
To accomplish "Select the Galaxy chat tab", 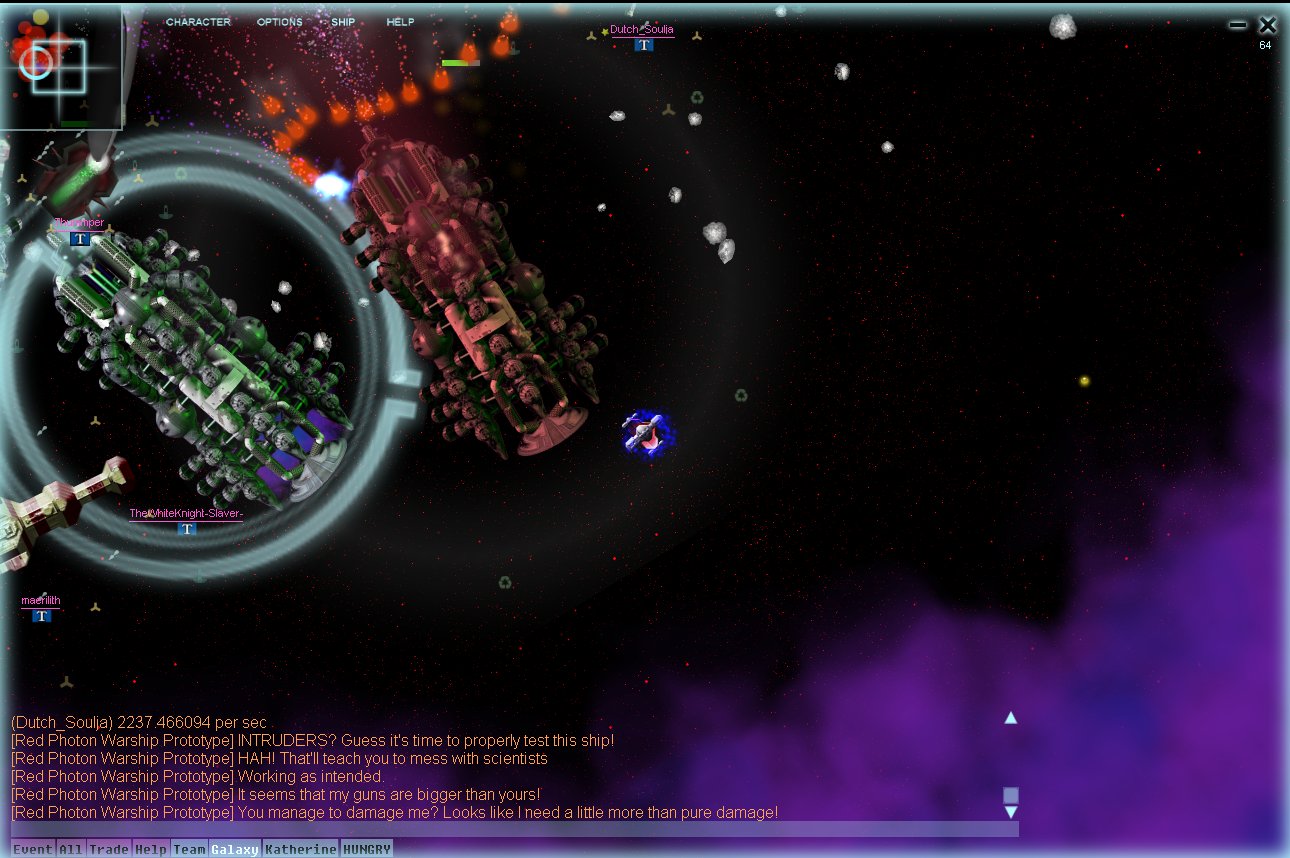I will [235, 849].
